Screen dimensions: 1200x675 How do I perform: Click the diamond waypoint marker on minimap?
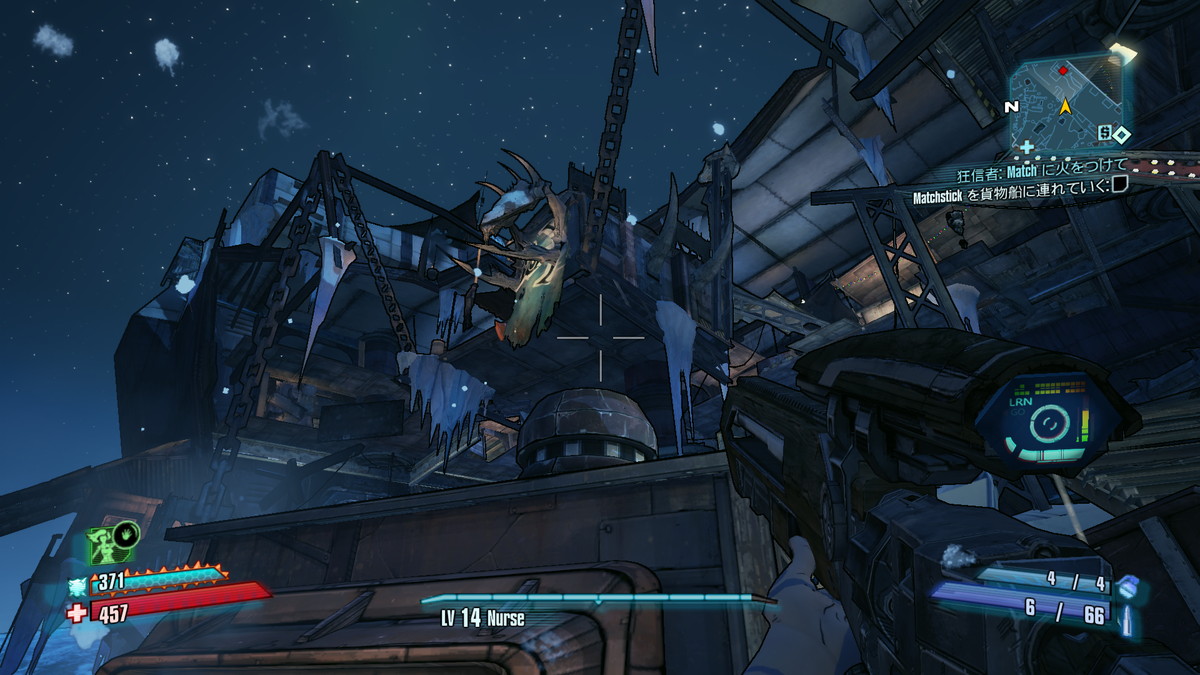[x=1121, y=133]
